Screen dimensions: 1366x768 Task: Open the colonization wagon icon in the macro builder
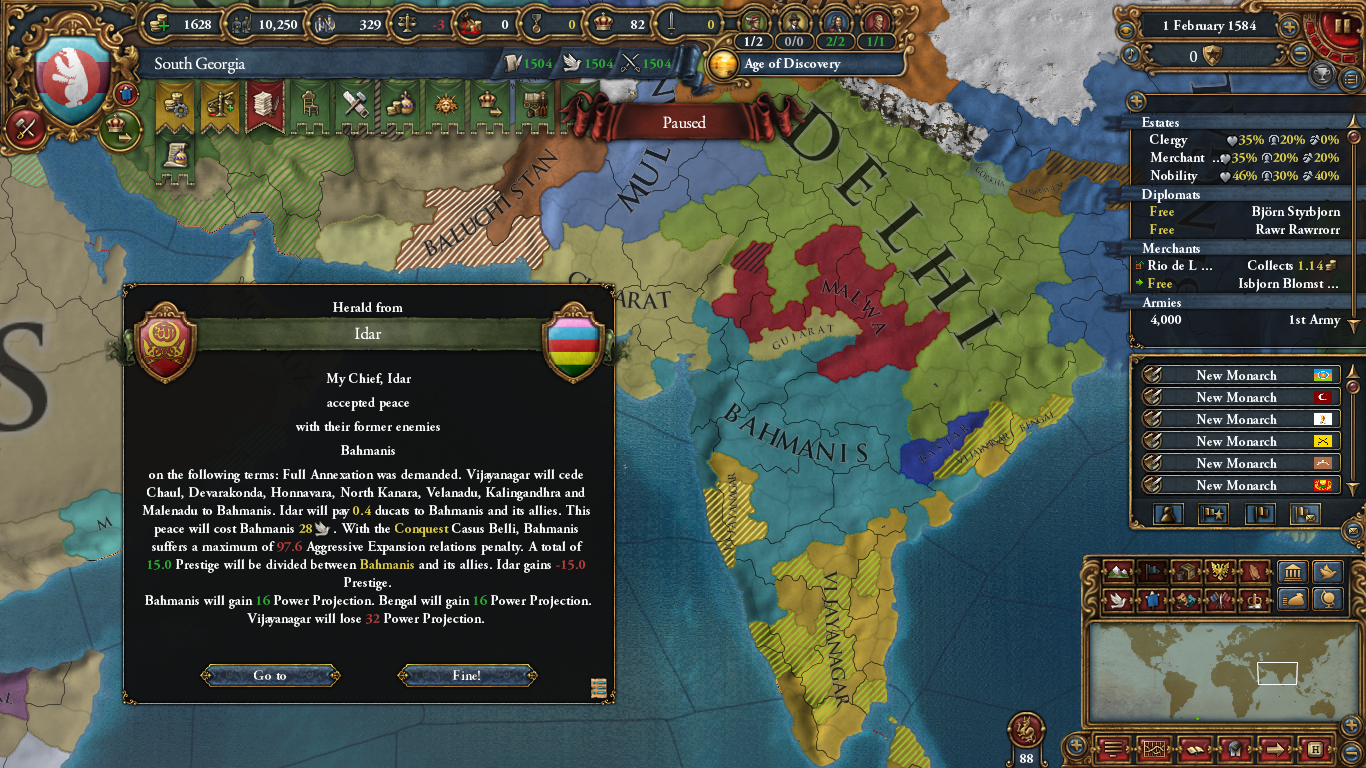point(537,103)
